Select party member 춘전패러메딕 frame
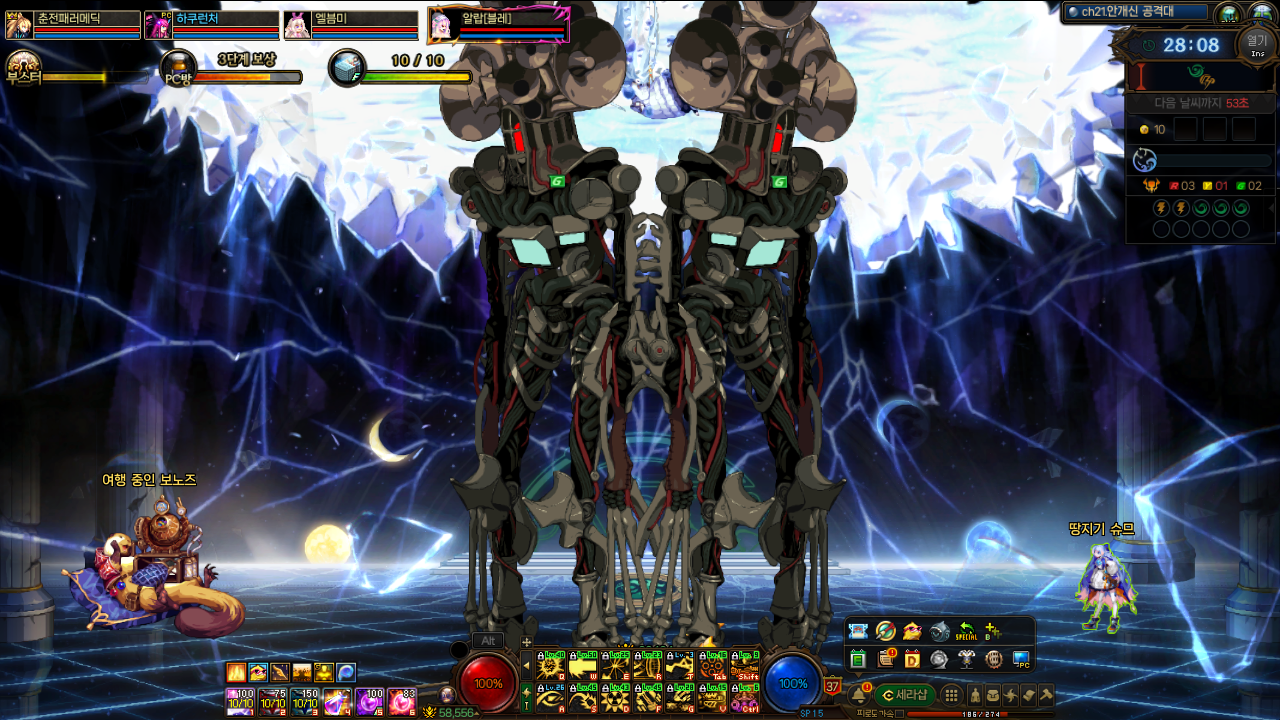 tap(74, 24)
